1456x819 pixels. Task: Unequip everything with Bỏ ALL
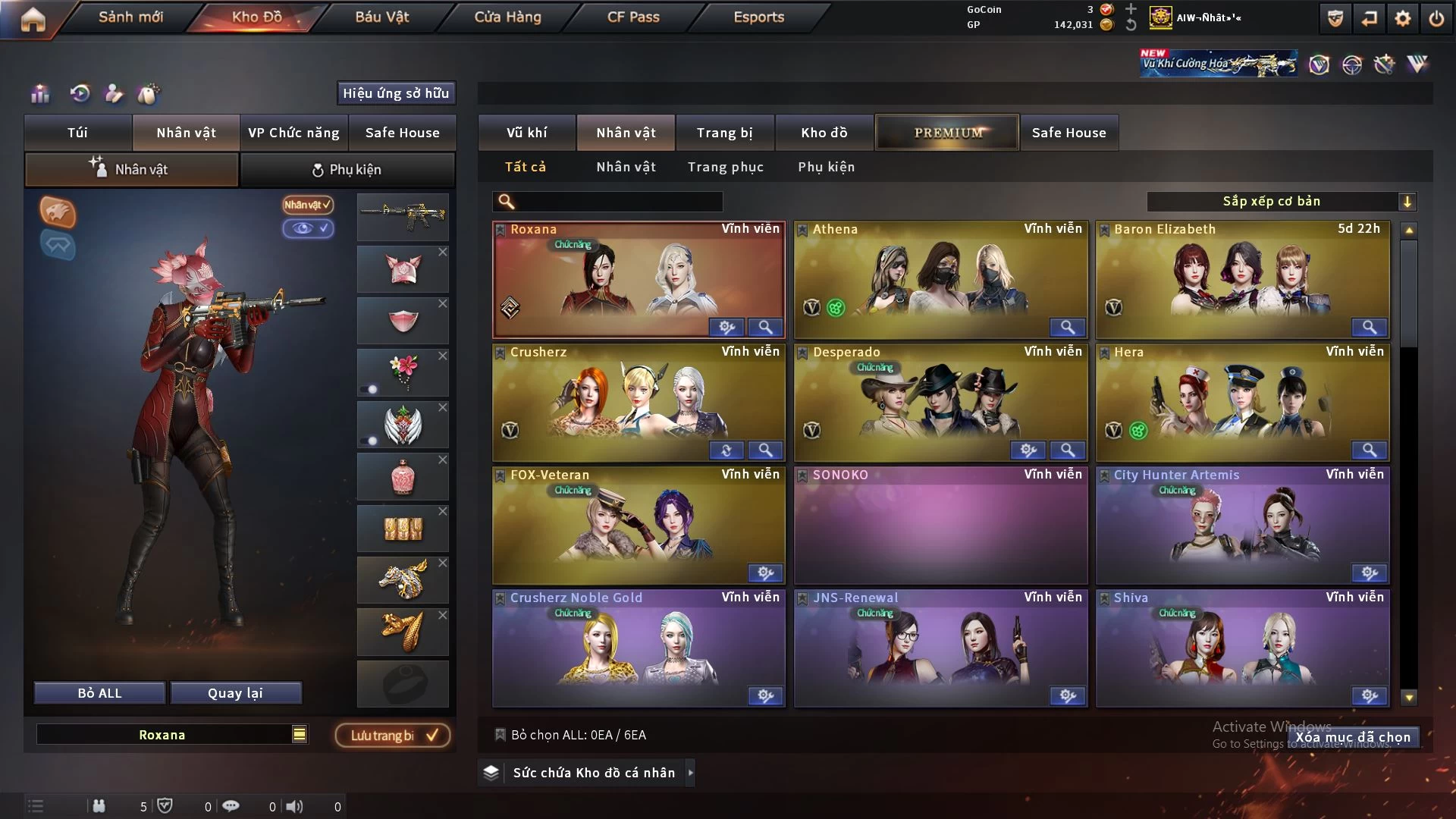[99, 693]
